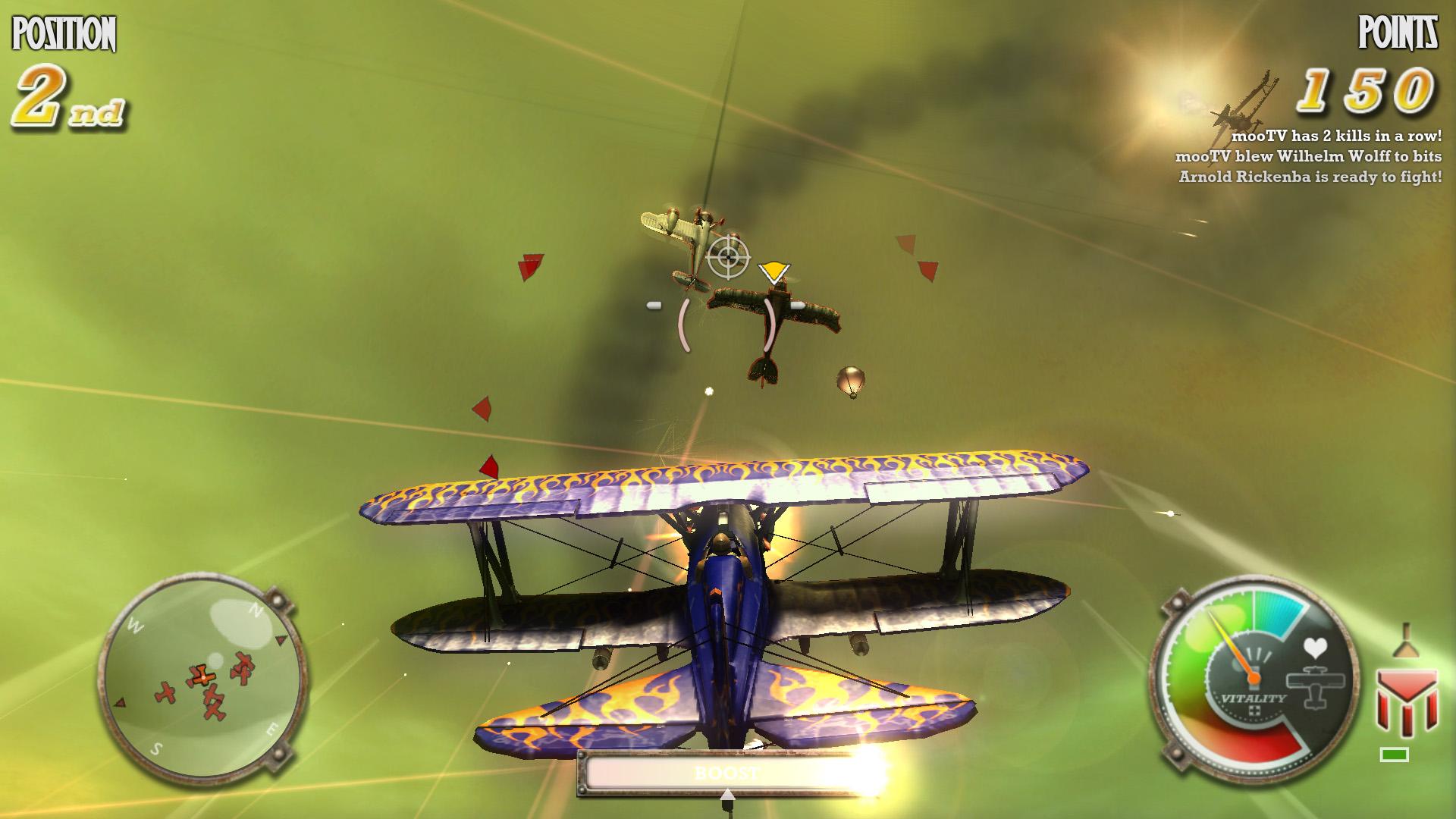The width and height of the screenshot is (1456, 819).
Task: Click the green status bar under the armor icon
Action: pyautogui.click(x=1394, y=754)
